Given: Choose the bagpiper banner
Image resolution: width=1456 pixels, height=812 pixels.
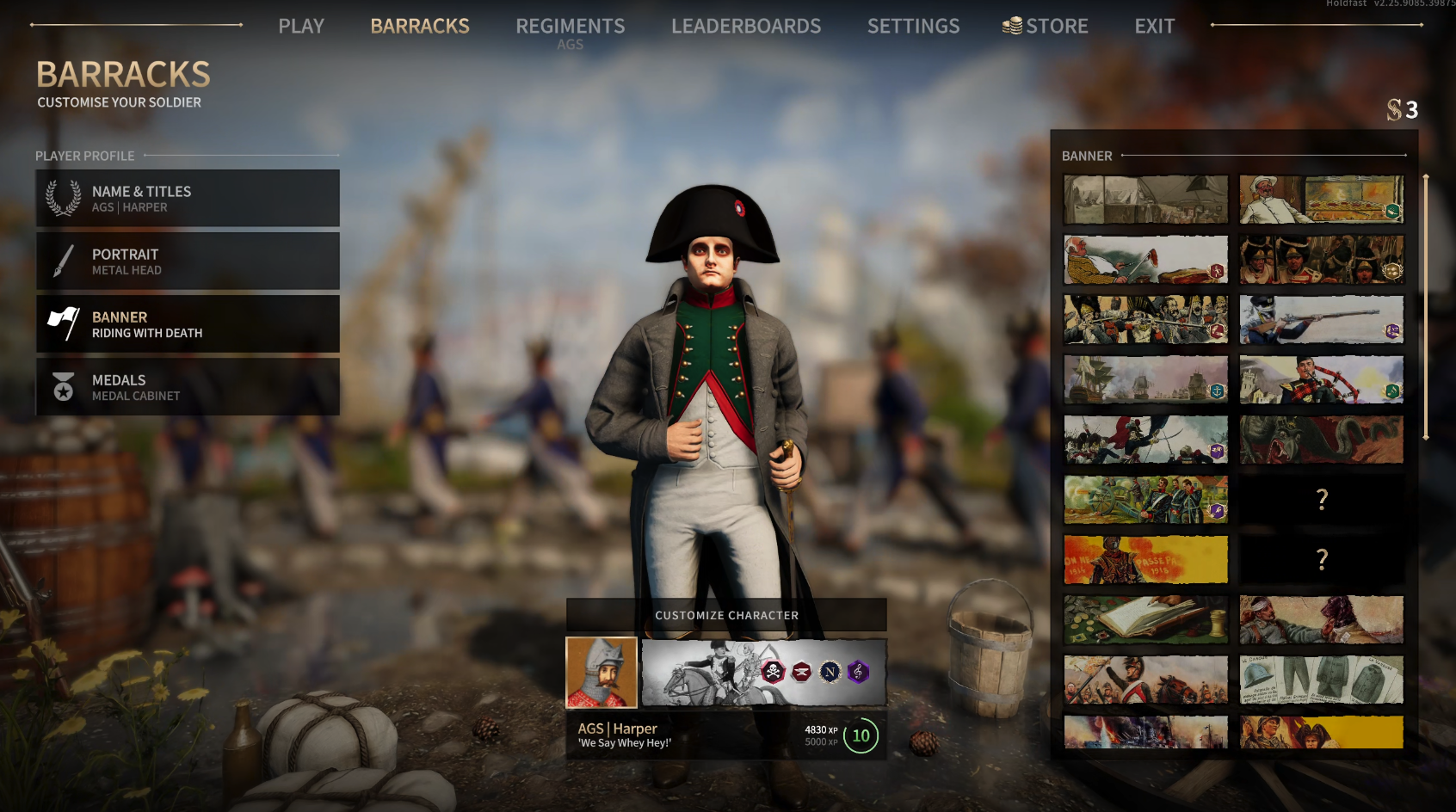Looking at the screenshot, I should coord(1321,380).
